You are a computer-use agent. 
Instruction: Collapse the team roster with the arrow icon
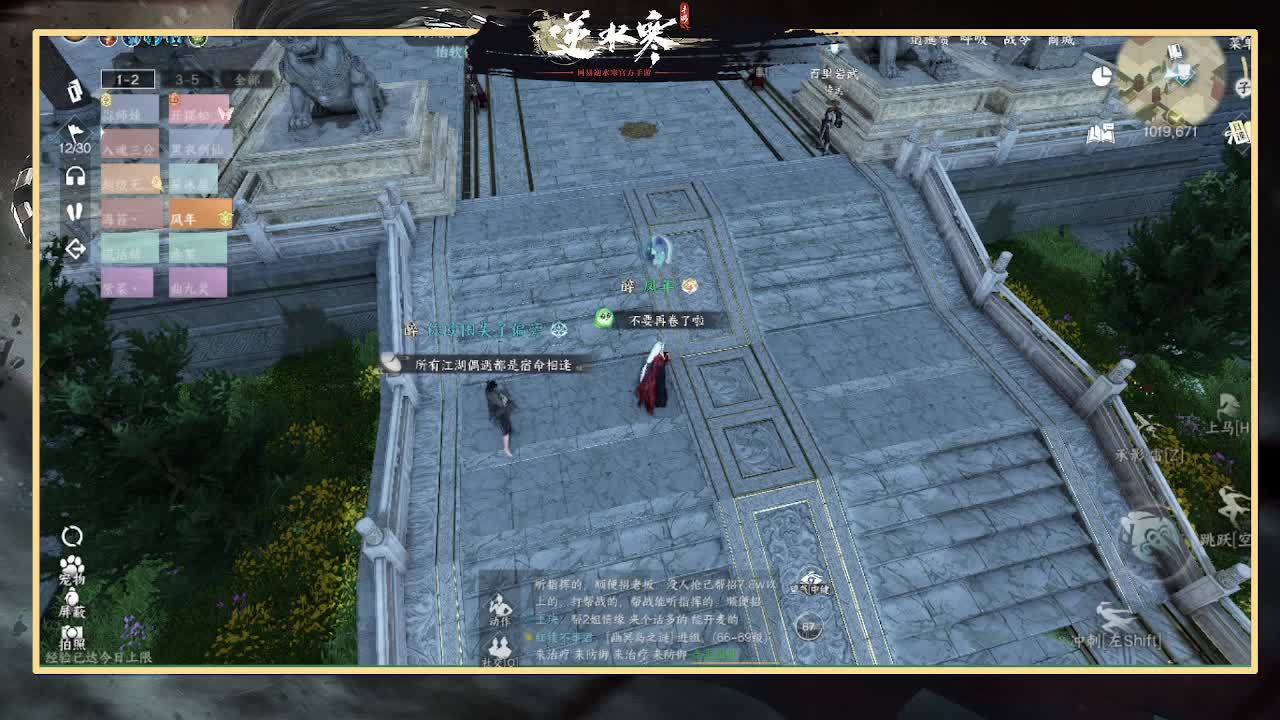74,248
